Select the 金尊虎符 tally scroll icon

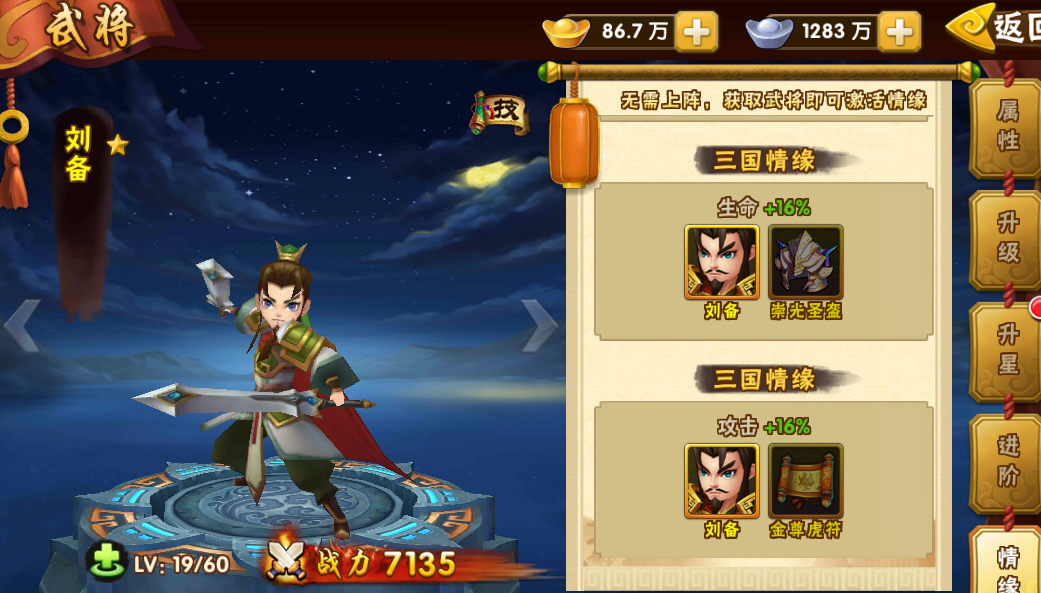click(805, 481)
